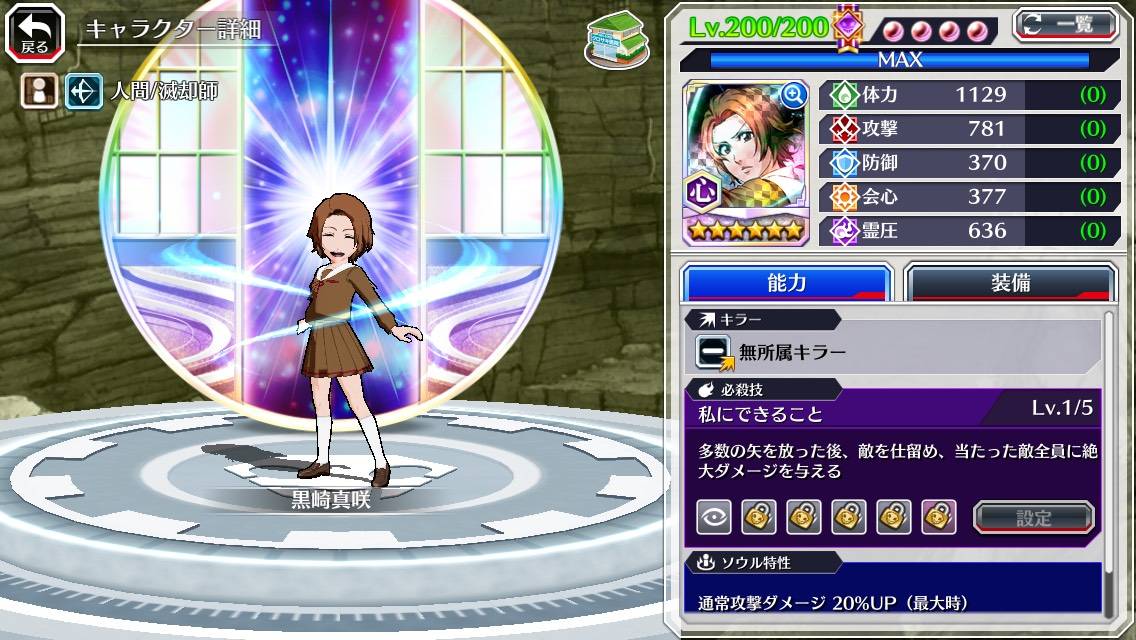Screen dimensions: 1136x640
Task: Switch to the 能力 tab
Action: pyautogui.click(x=786, y=283)
